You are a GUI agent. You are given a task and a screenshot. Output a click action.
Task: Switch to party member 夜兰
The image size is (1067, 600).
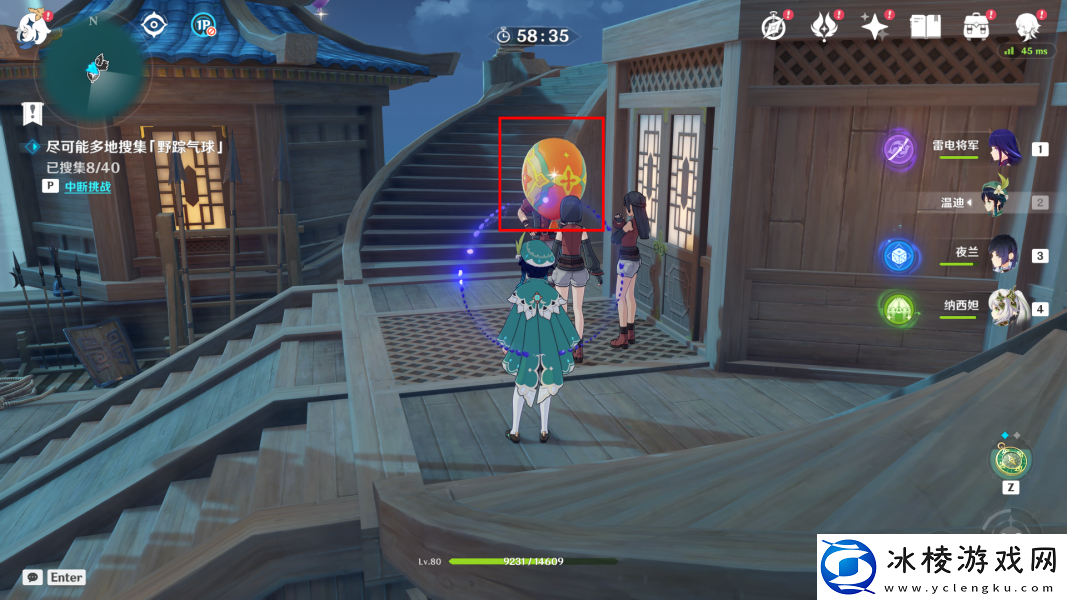click(x=1002, y=254)
